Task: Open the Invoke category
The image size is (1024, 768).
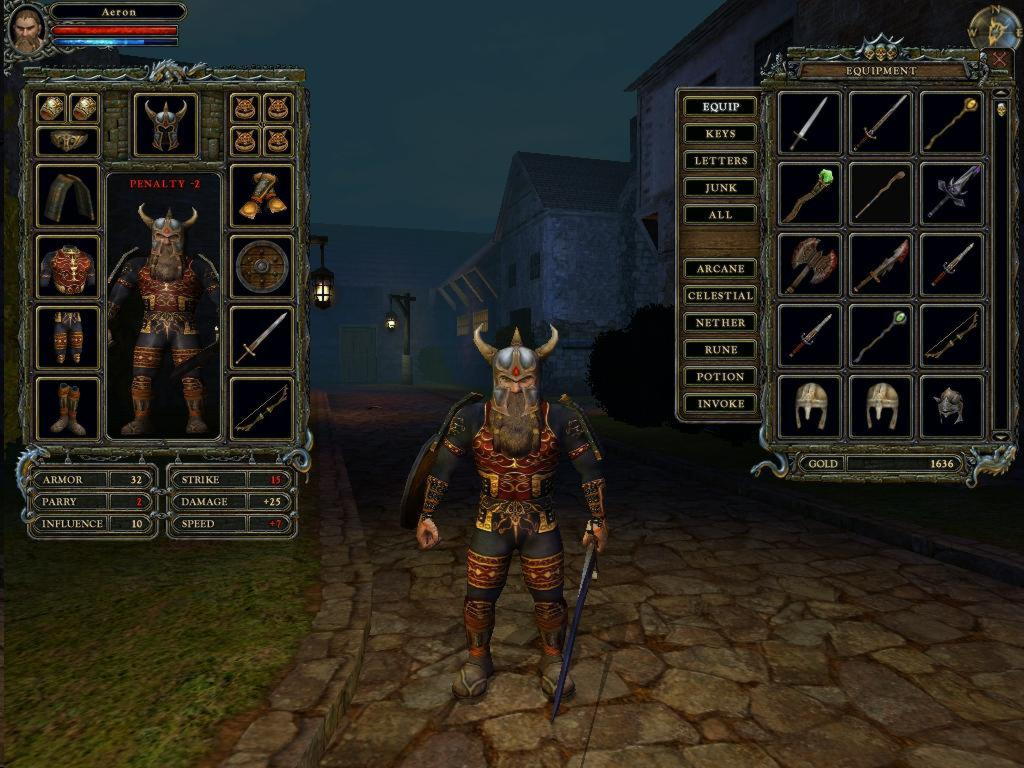Action: [x=720, y=404]
